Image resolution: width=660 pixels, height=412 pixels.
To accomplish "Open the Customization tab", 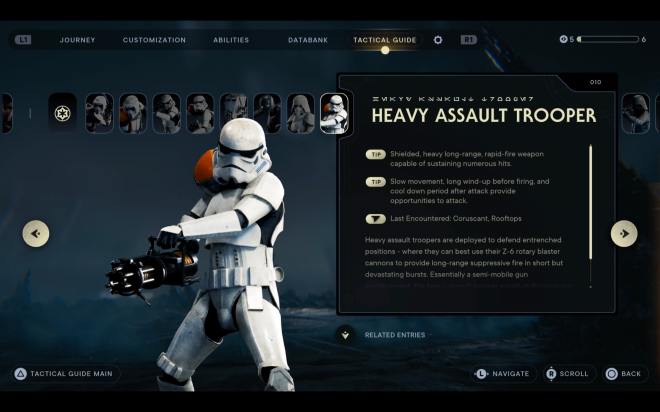I will coord(154,40).
